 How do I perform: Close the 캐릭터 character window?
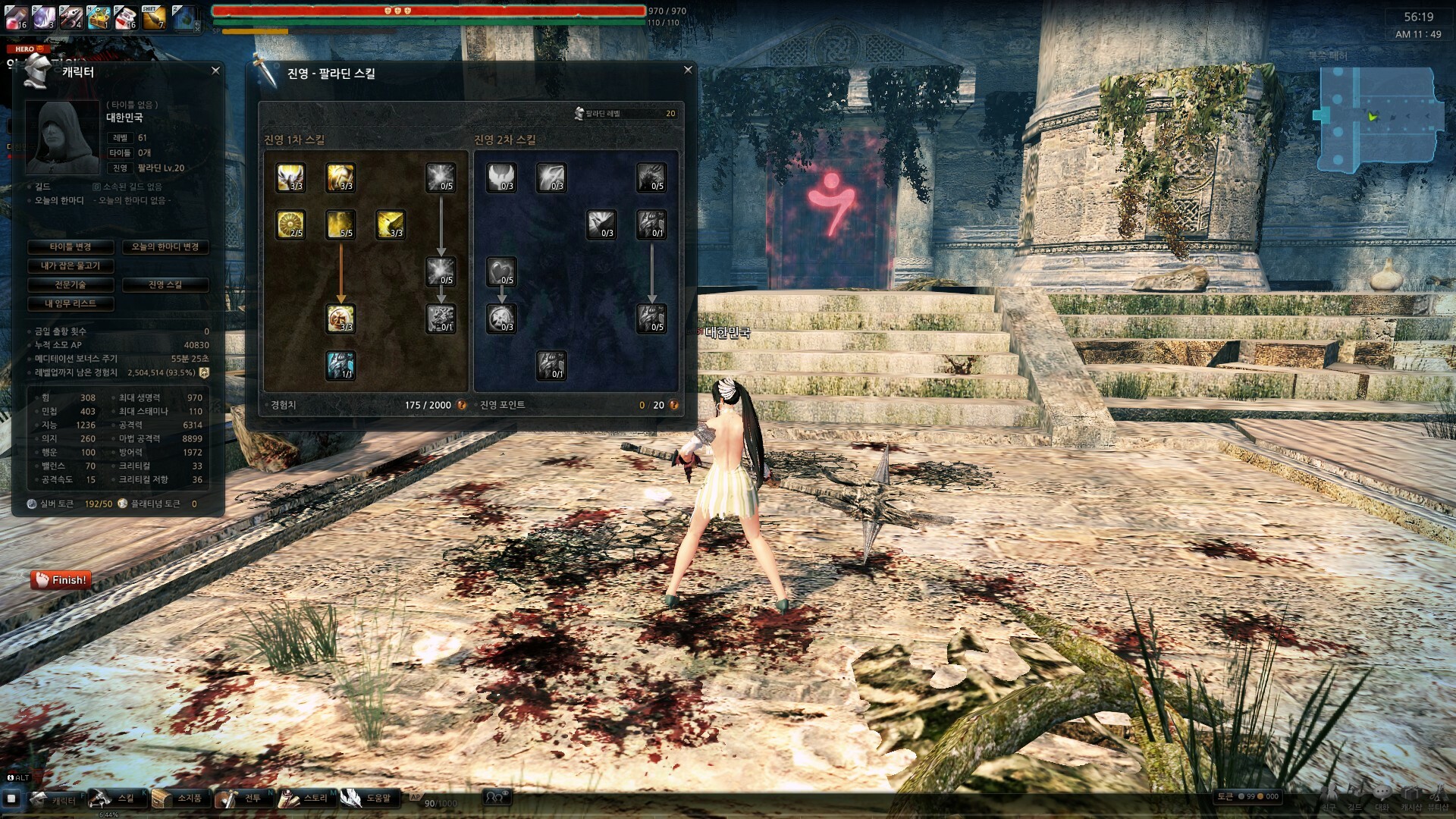[215, 71]
